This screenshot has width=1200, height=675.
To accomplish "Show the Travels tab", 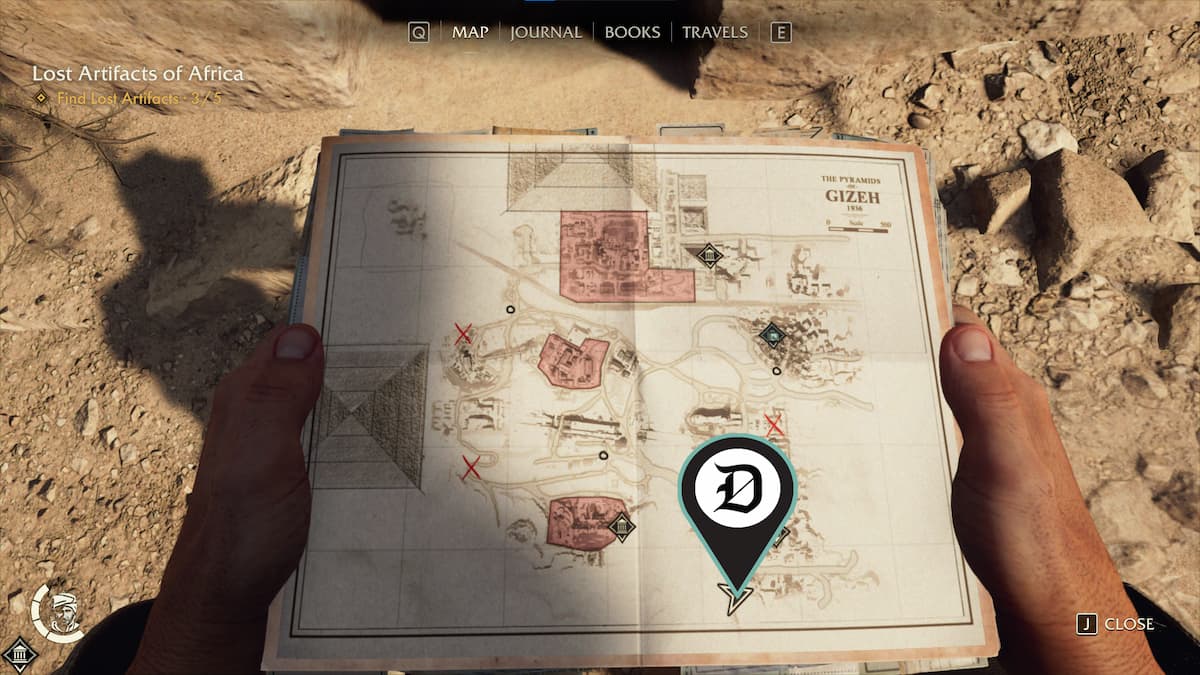I will pos(714,32).
